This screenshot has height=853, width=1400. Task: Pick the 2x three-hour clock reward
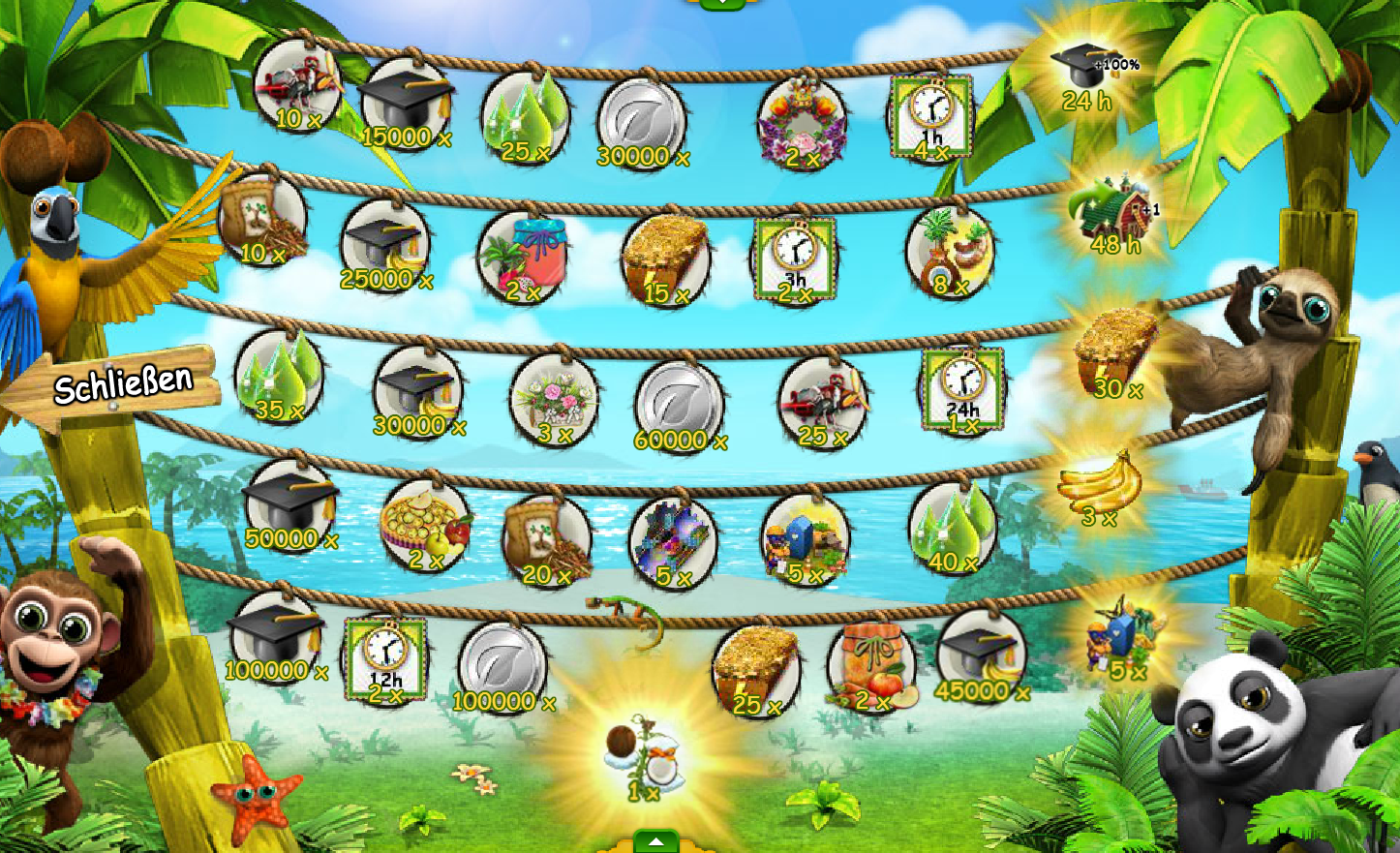click(x=795, y=259)
